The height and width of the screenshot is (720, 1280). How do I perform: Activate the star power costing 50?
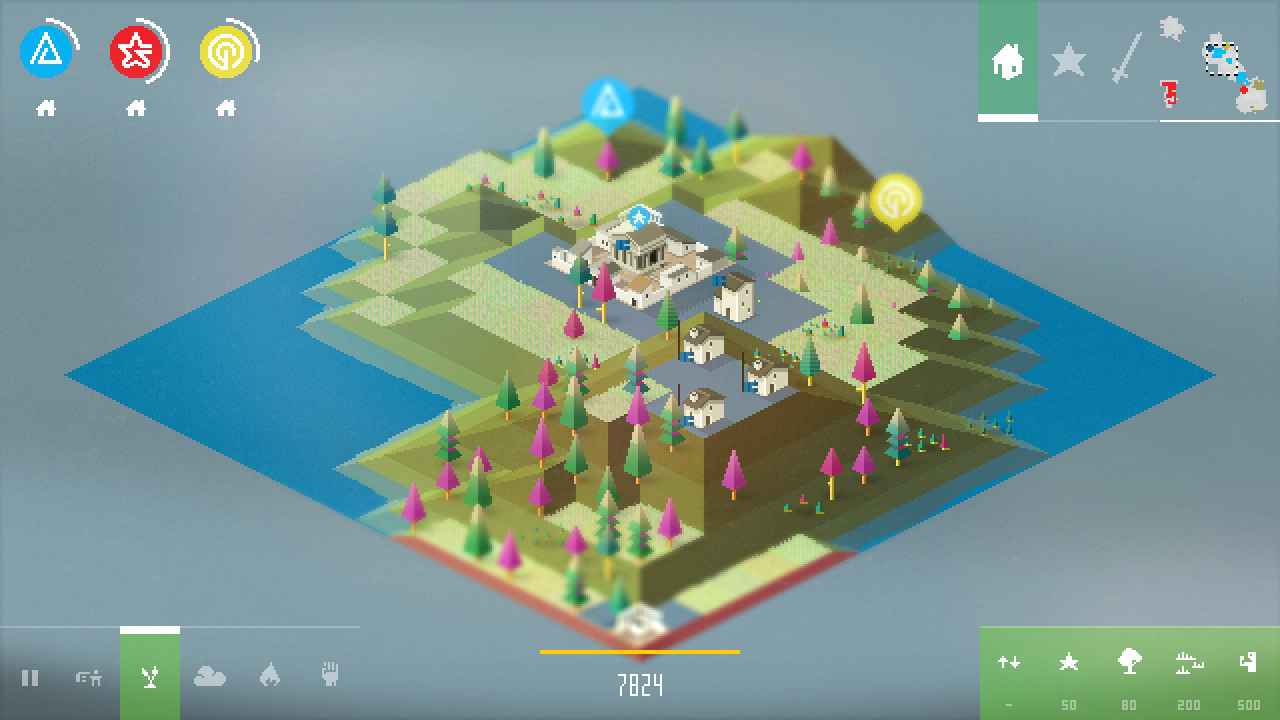point(1069,662)
